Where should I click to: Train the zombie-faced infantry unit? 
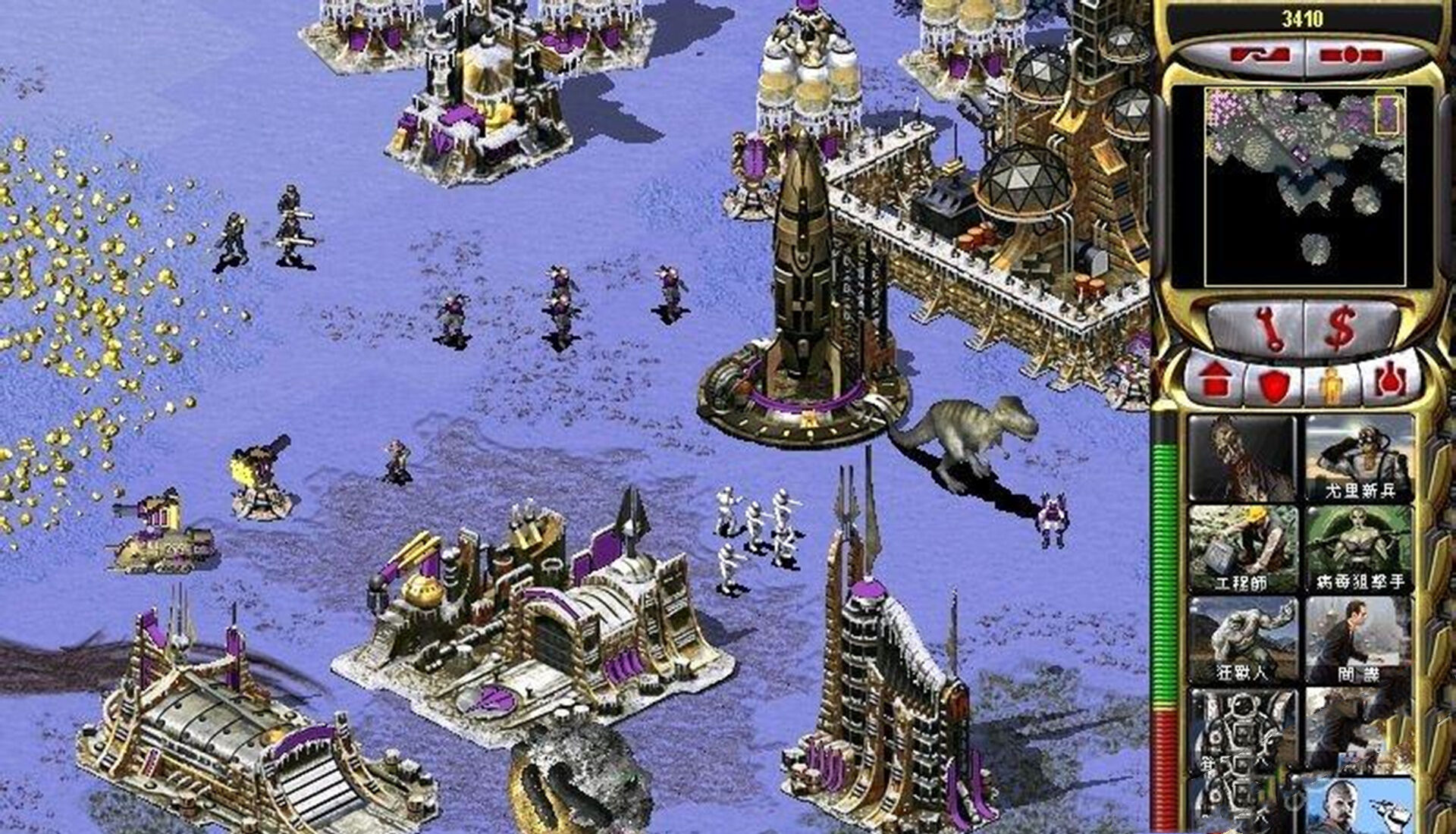(1241, 459)
